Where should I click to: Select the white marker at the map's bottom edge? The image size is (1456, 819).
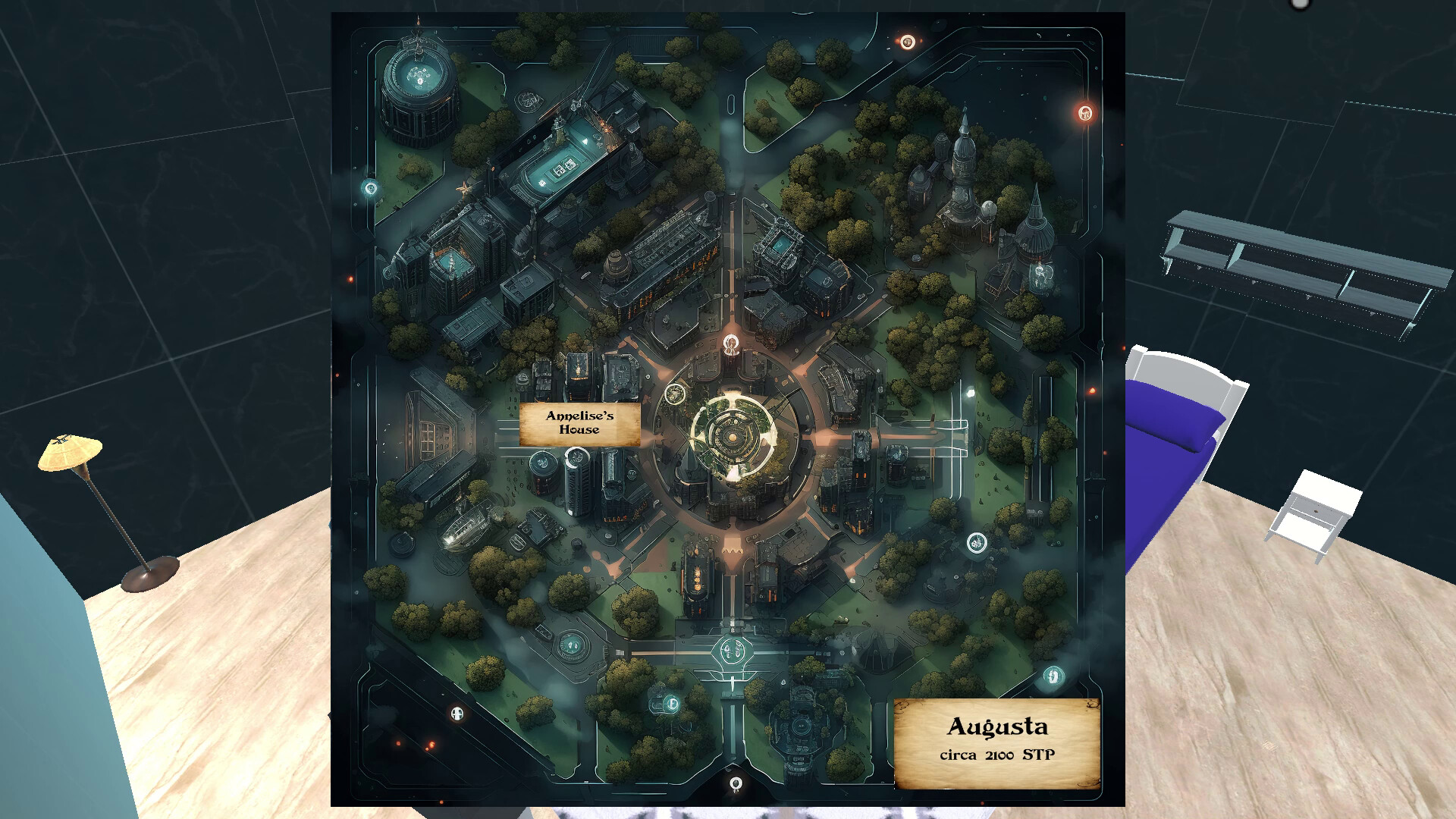(736, 783)
